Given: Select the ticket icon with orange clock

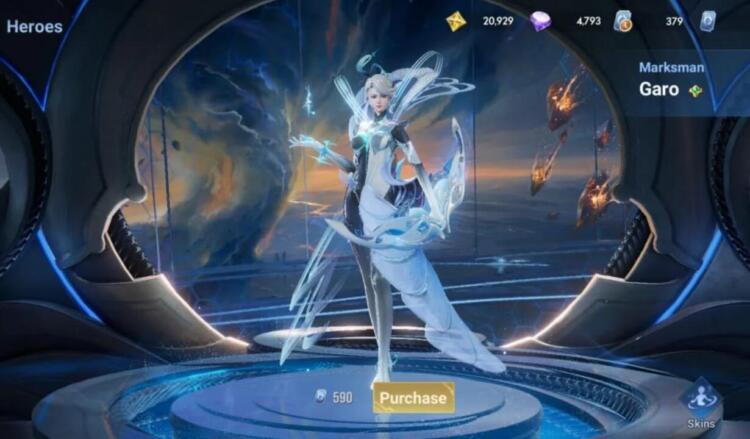Looking at the screenshot, I should point(624,21).
